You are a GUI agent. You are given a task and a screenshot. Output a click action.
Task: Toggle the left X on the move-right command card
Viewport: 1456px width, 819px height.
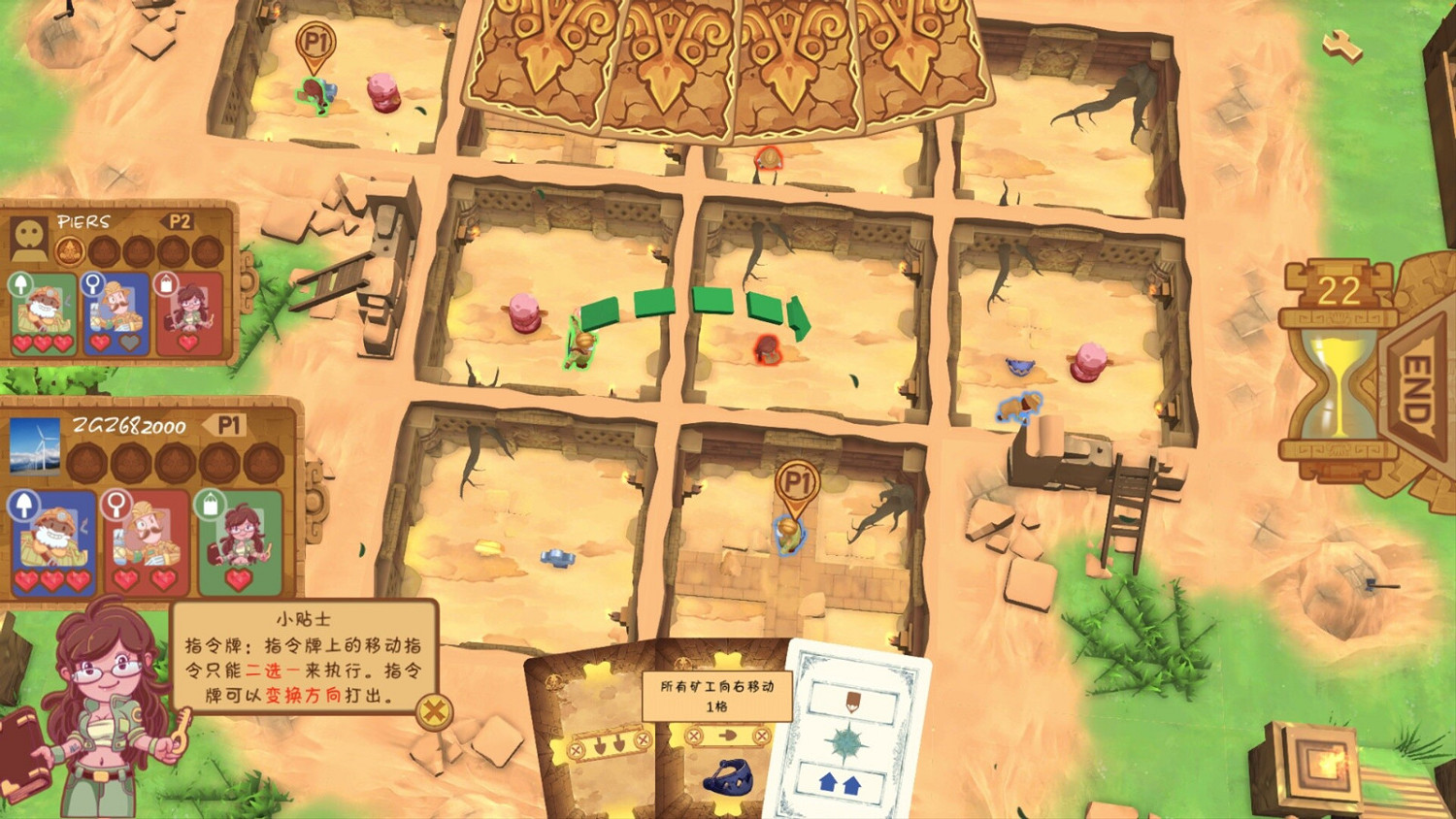point(692,737)
